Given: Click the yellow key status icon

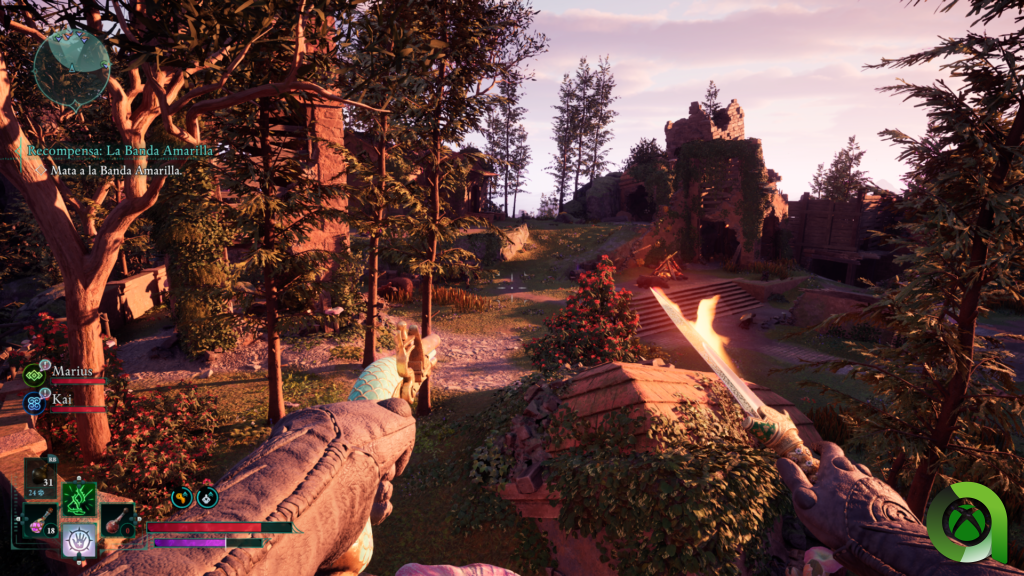Looking at the screenshot, I should click(x=181, y=497).
